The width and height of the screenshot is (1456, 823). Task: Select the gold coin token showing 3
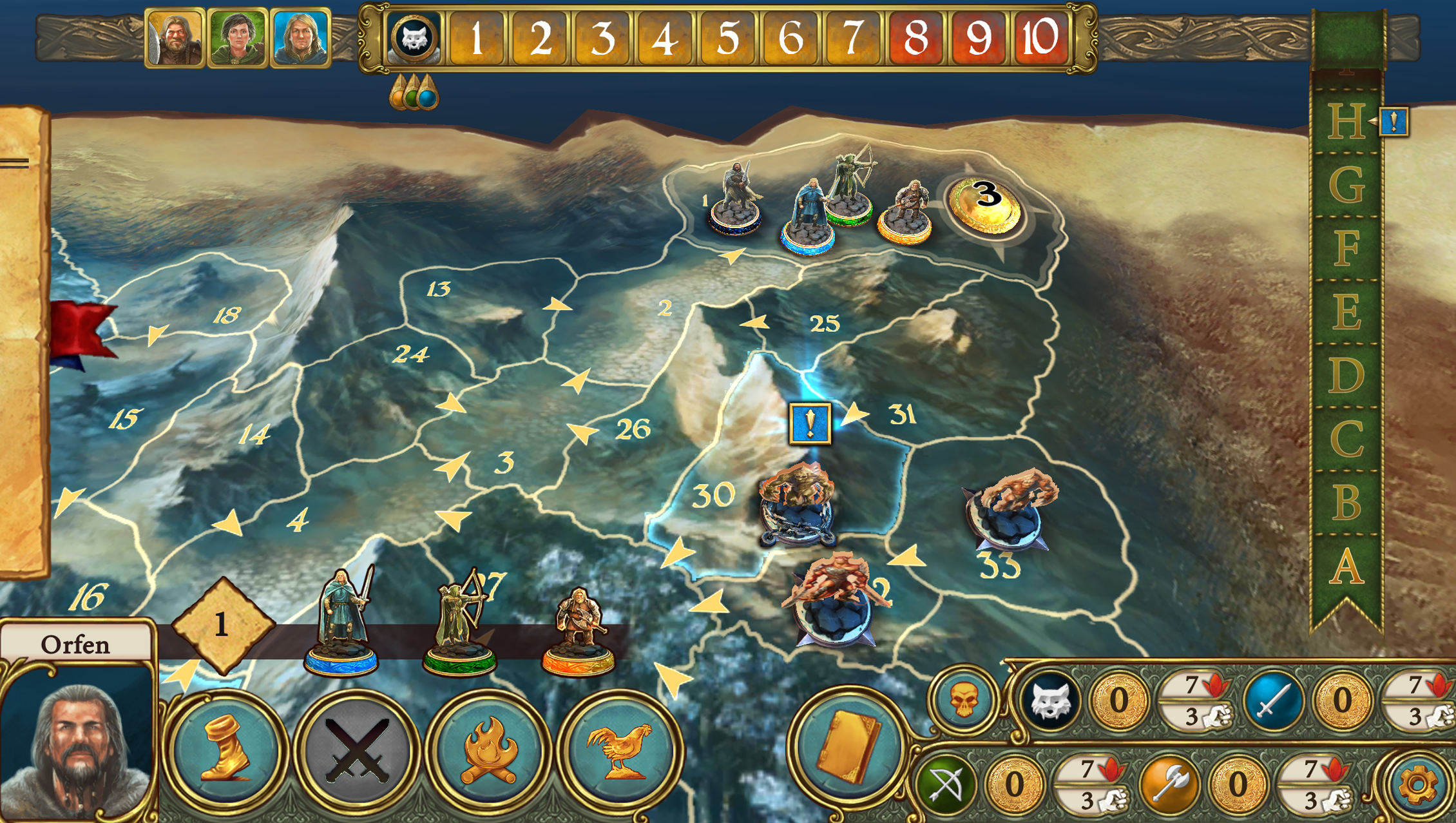click(x=985, y=203)
